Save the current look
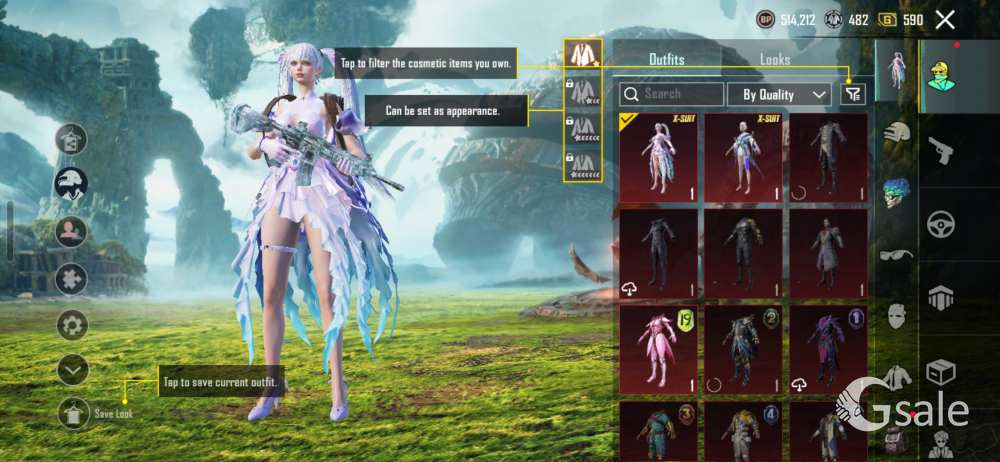This screenshot has width=1000, height=462. pyautogui.click(x=74, y=412)
